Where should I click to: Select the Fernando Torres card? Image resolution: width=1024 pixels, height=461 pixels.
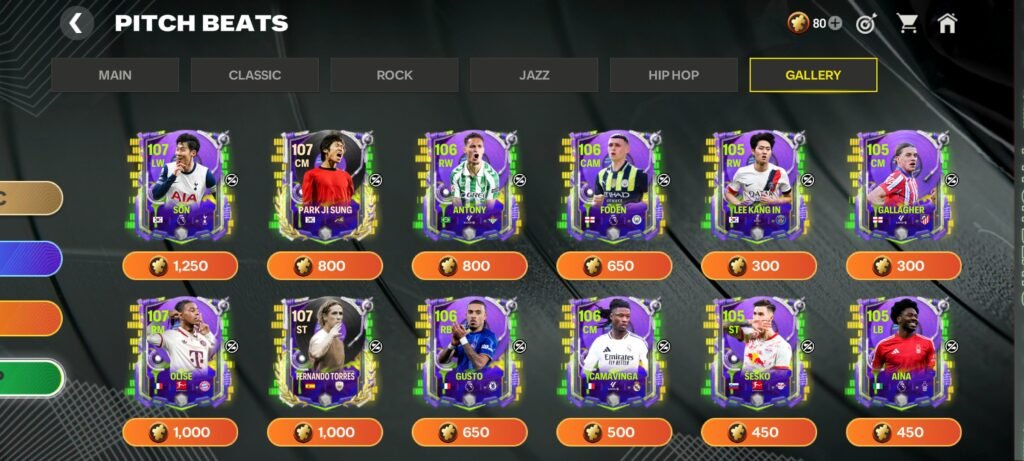point(325,351)
